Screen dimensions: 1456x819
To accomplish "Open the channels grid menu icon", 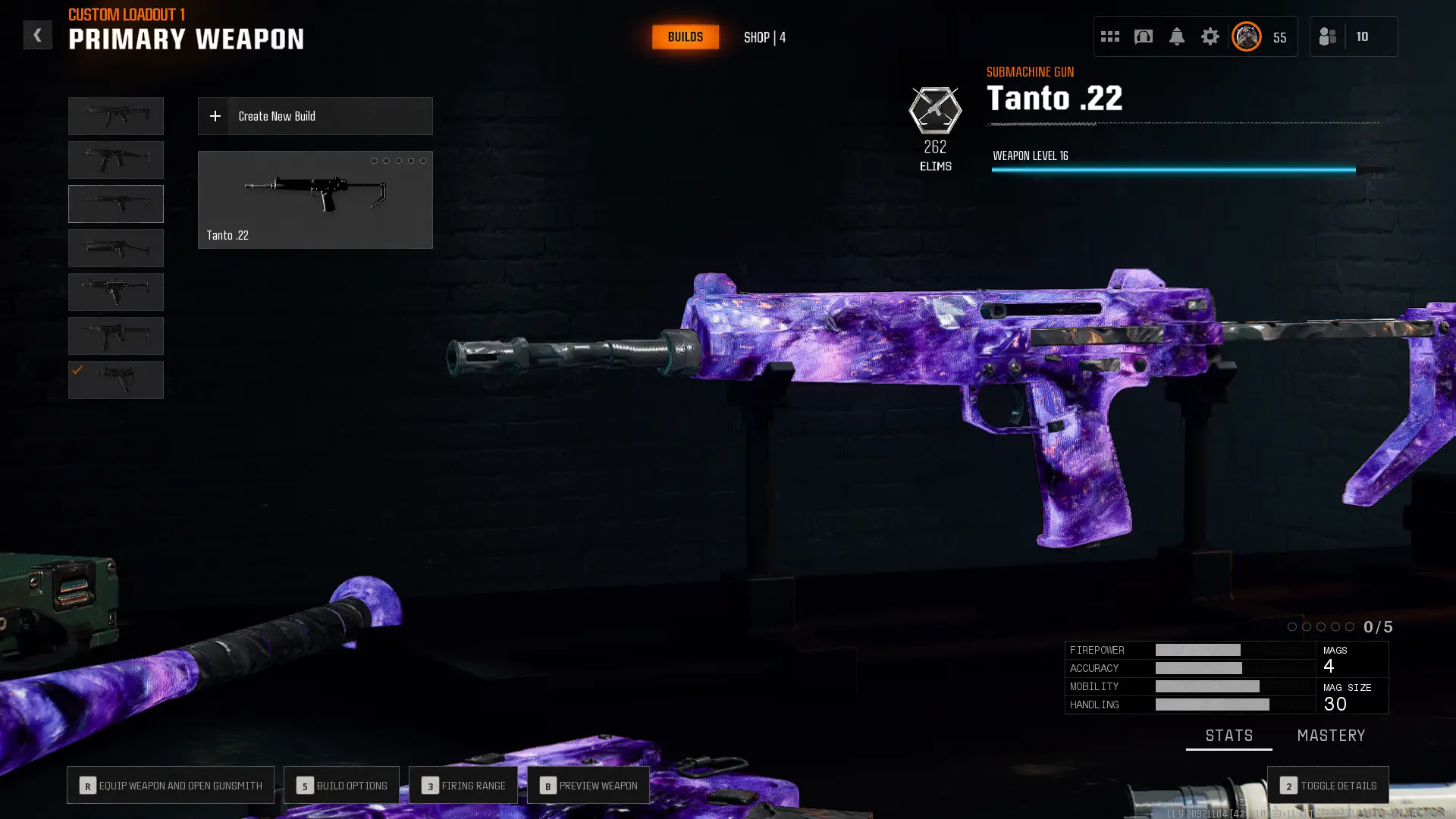I will tap(1110, 36).
